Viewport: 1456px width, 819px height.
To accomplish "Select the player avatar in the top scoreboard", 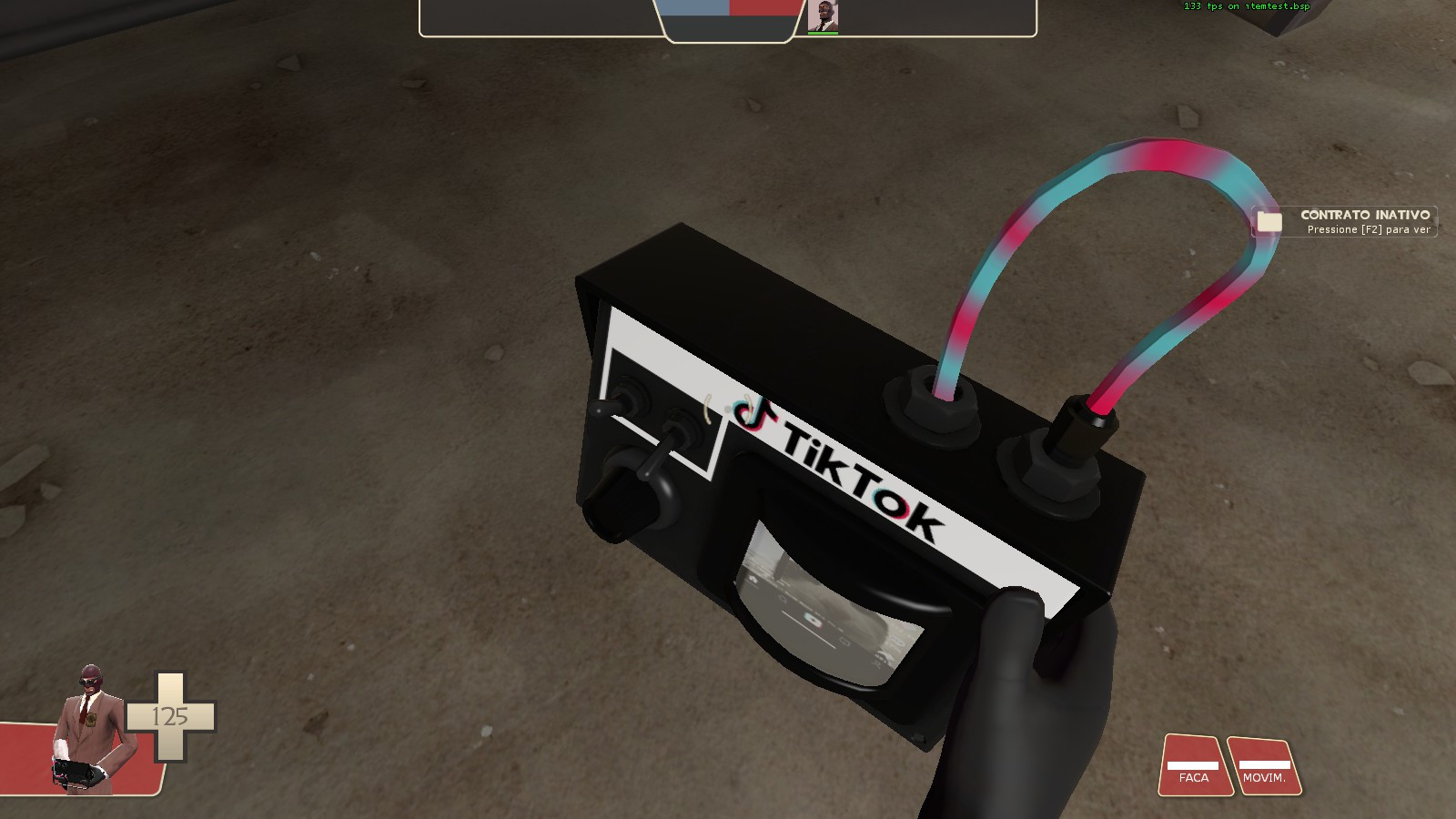I will pyautogui.click(x=824, y=18).
